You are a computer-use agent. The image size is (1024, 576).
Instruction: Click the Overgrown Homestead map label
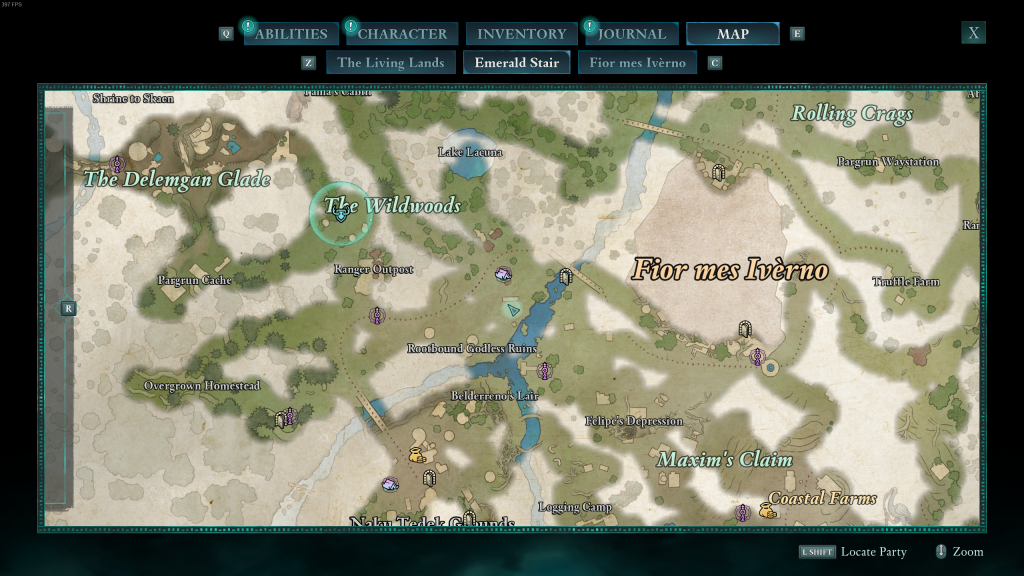click(202, 386)
